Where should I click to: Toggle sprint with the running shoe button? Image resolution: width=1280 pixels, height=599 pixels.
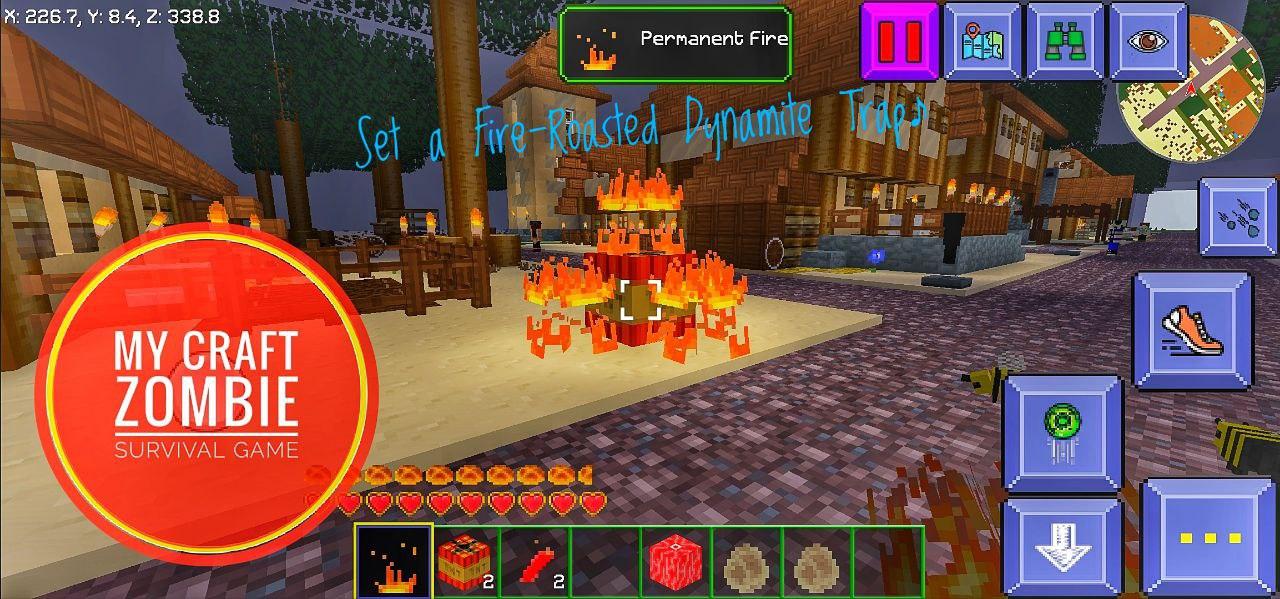point(1192,329)
